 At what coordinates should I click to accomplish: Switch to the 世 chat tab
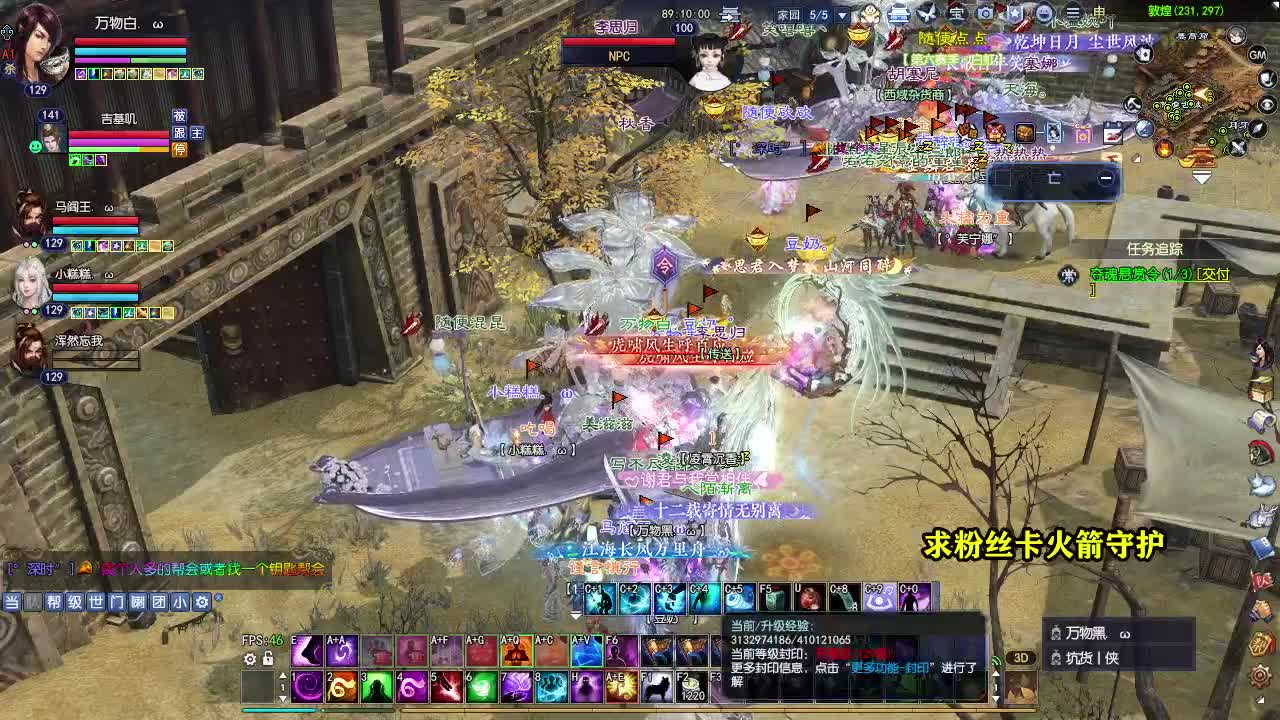pos(96,602)
